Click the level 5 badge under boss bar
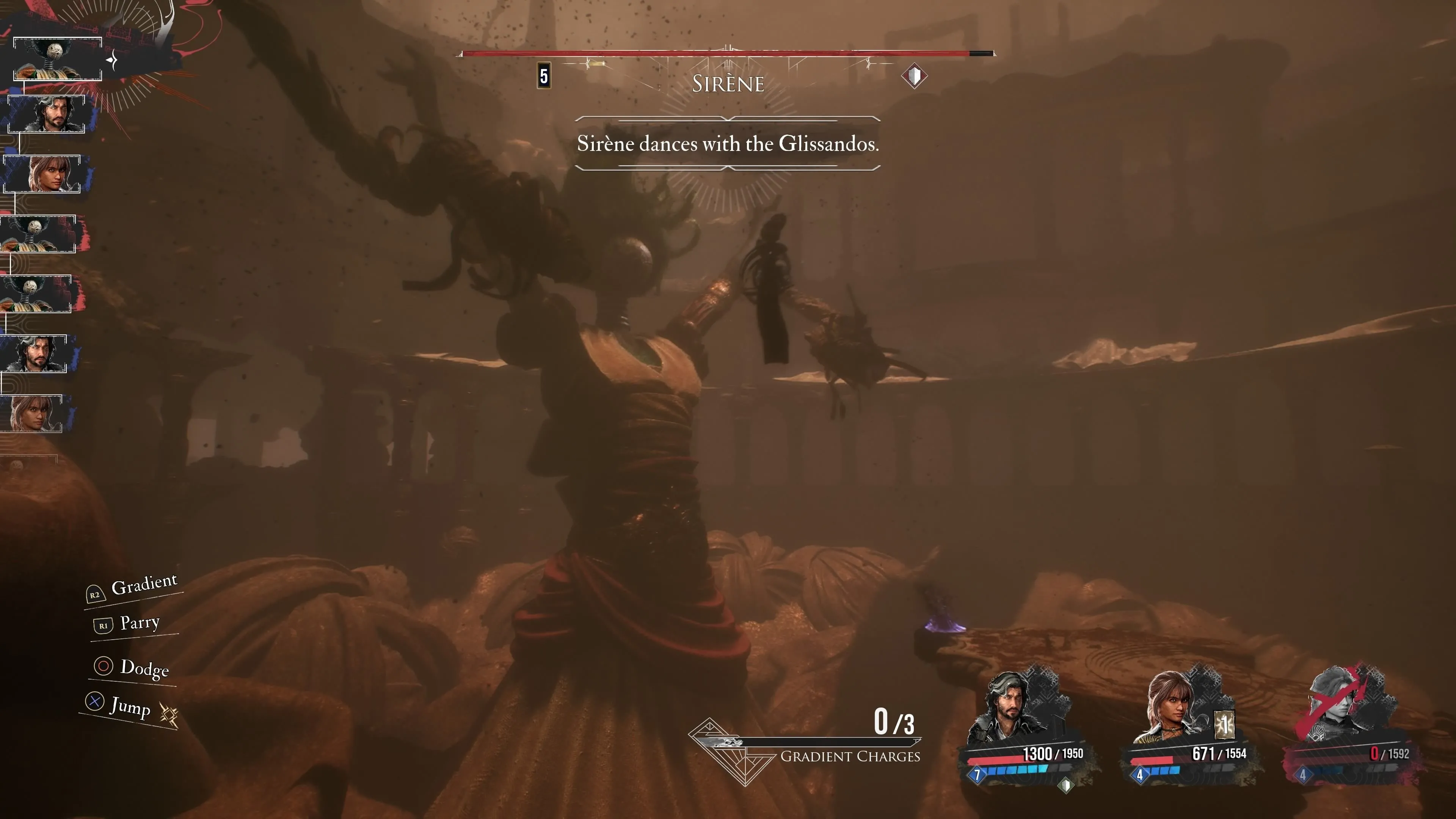Screen dimensions: 1456x819 pyautogui.click(x=544, y=76)
